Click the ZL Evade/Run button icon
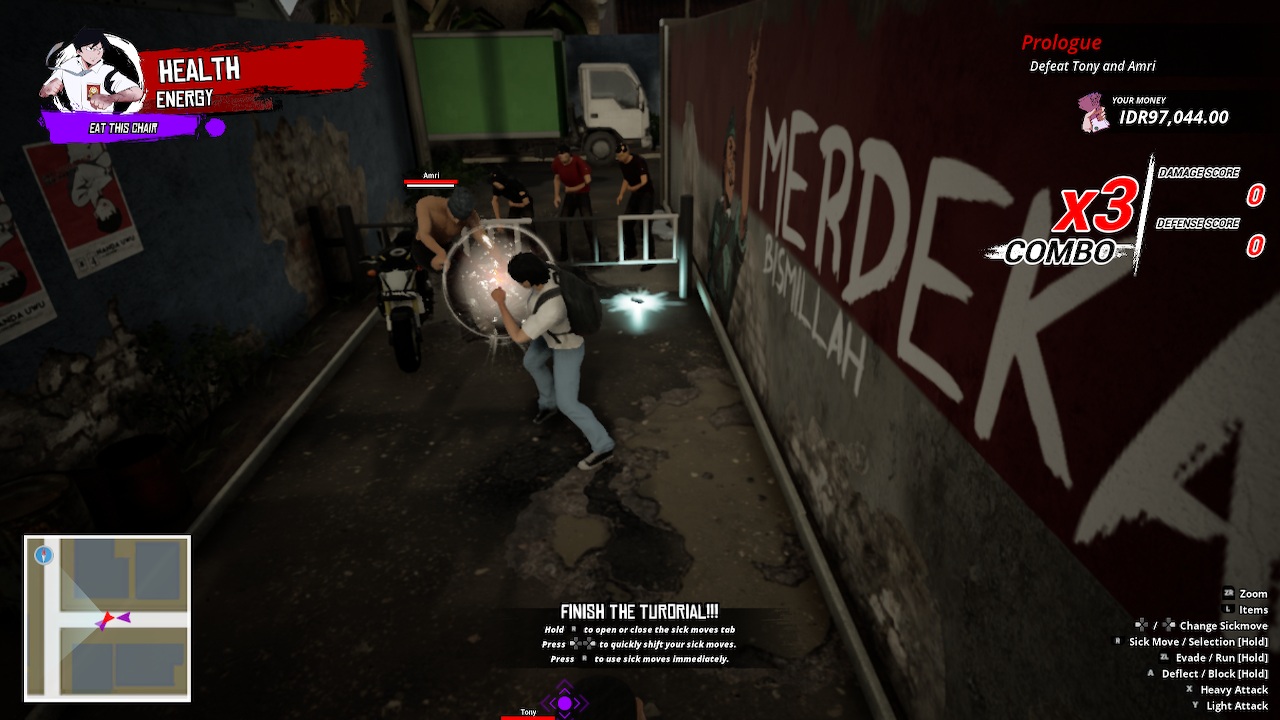The image size is (1280, 720). (x=1164, y=657)
